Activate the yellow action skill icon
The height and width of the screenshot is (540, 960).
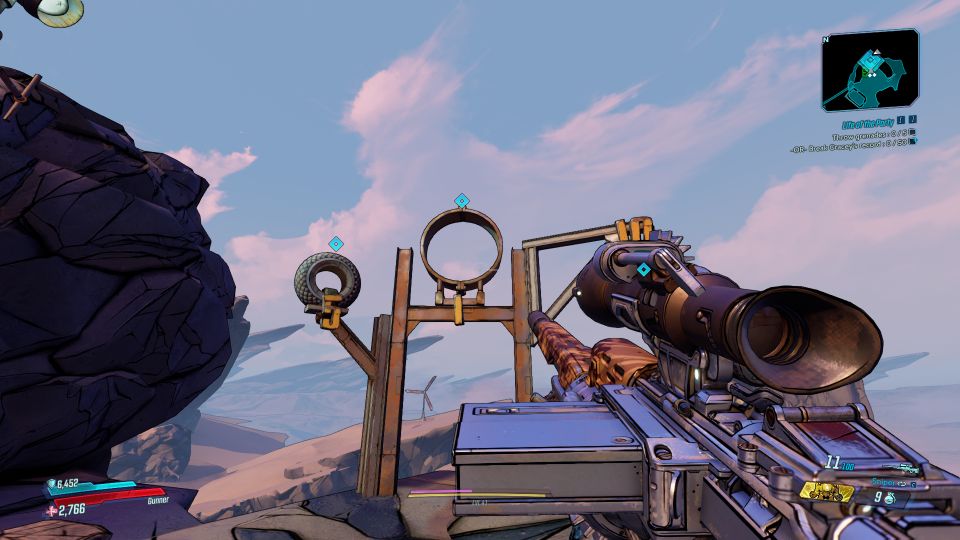pyautogui.click(x=827, y=491)
